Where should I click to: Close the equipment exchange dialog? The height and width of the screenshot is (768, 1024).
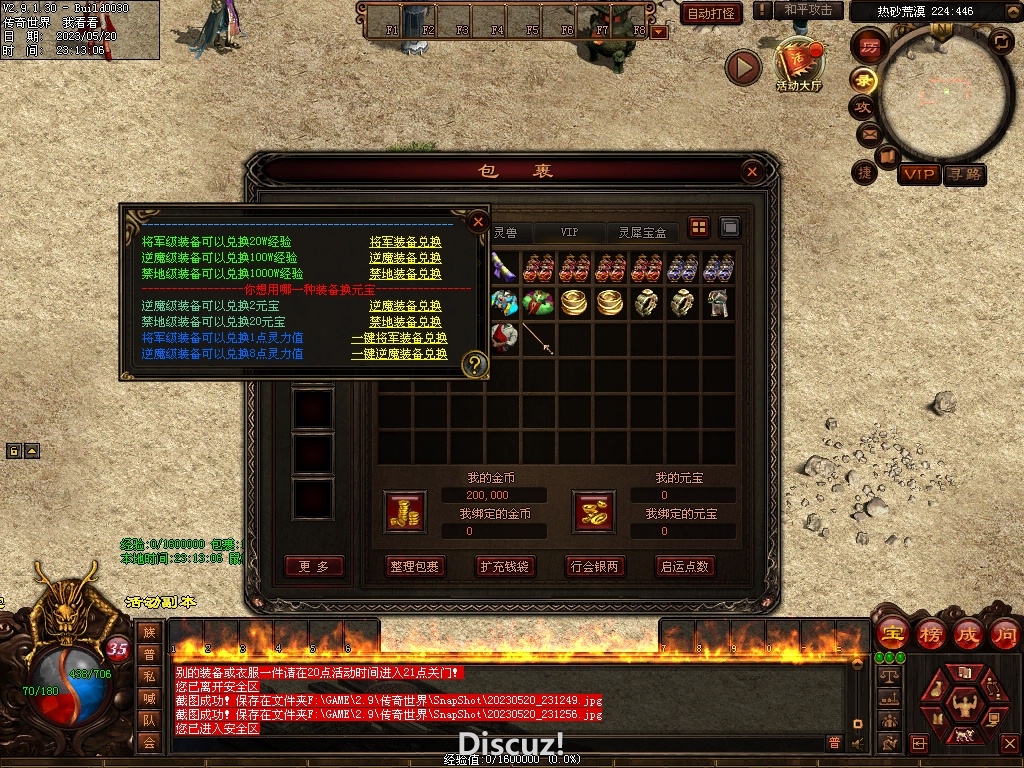click(478, 221)
